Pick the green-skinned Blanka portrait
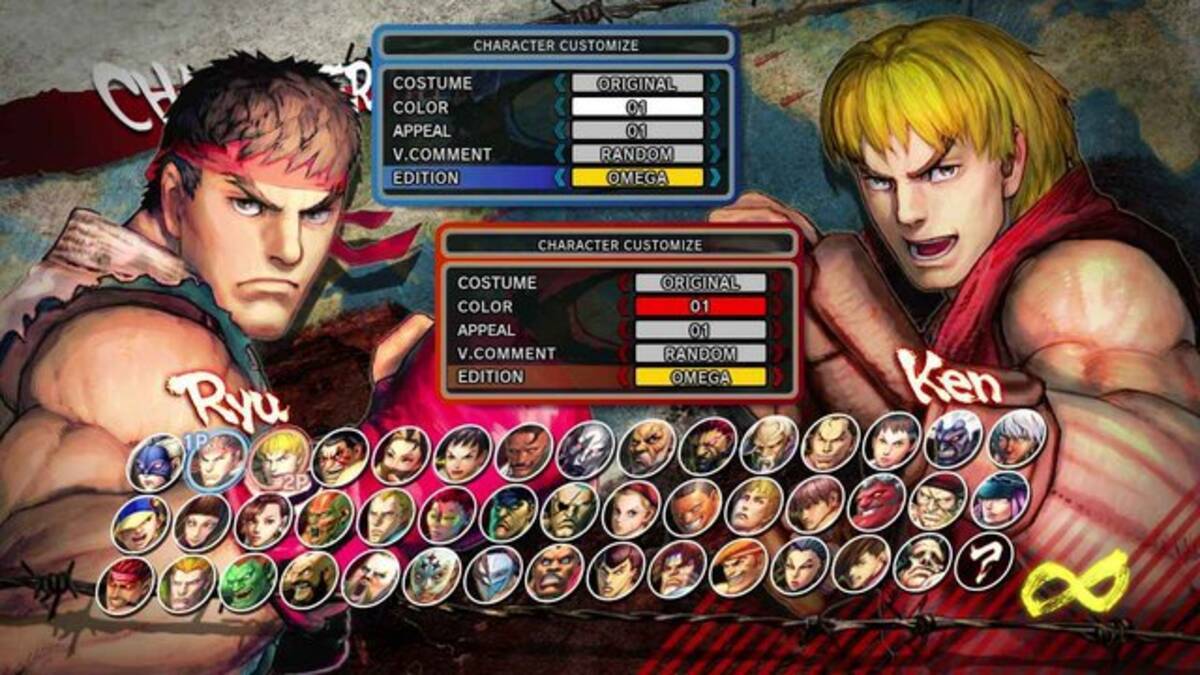This screenshot has width=1200, height=675. (247, 582)
